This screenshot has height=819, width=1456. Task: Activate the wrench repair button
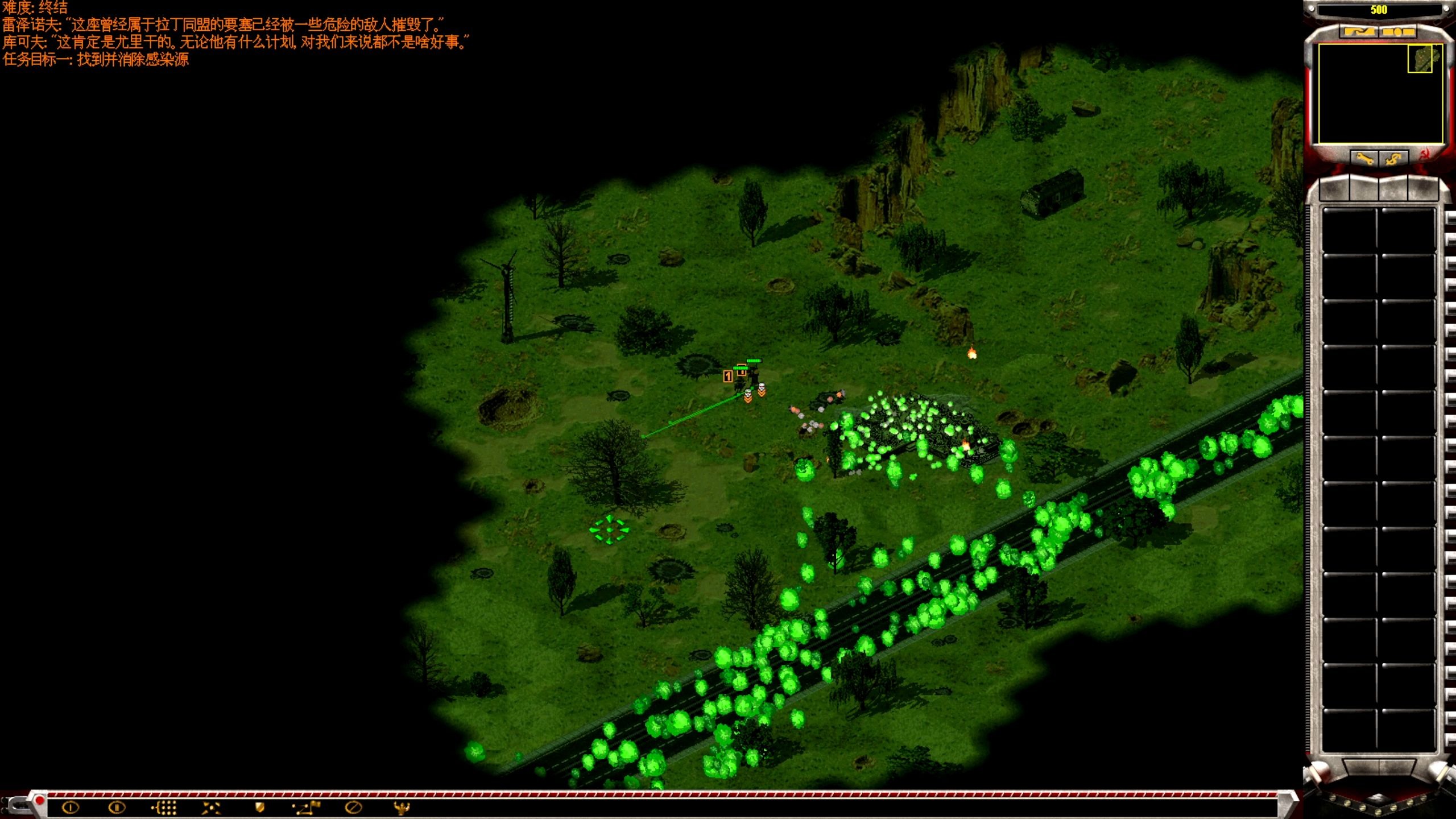click(x=1364, y=159)
